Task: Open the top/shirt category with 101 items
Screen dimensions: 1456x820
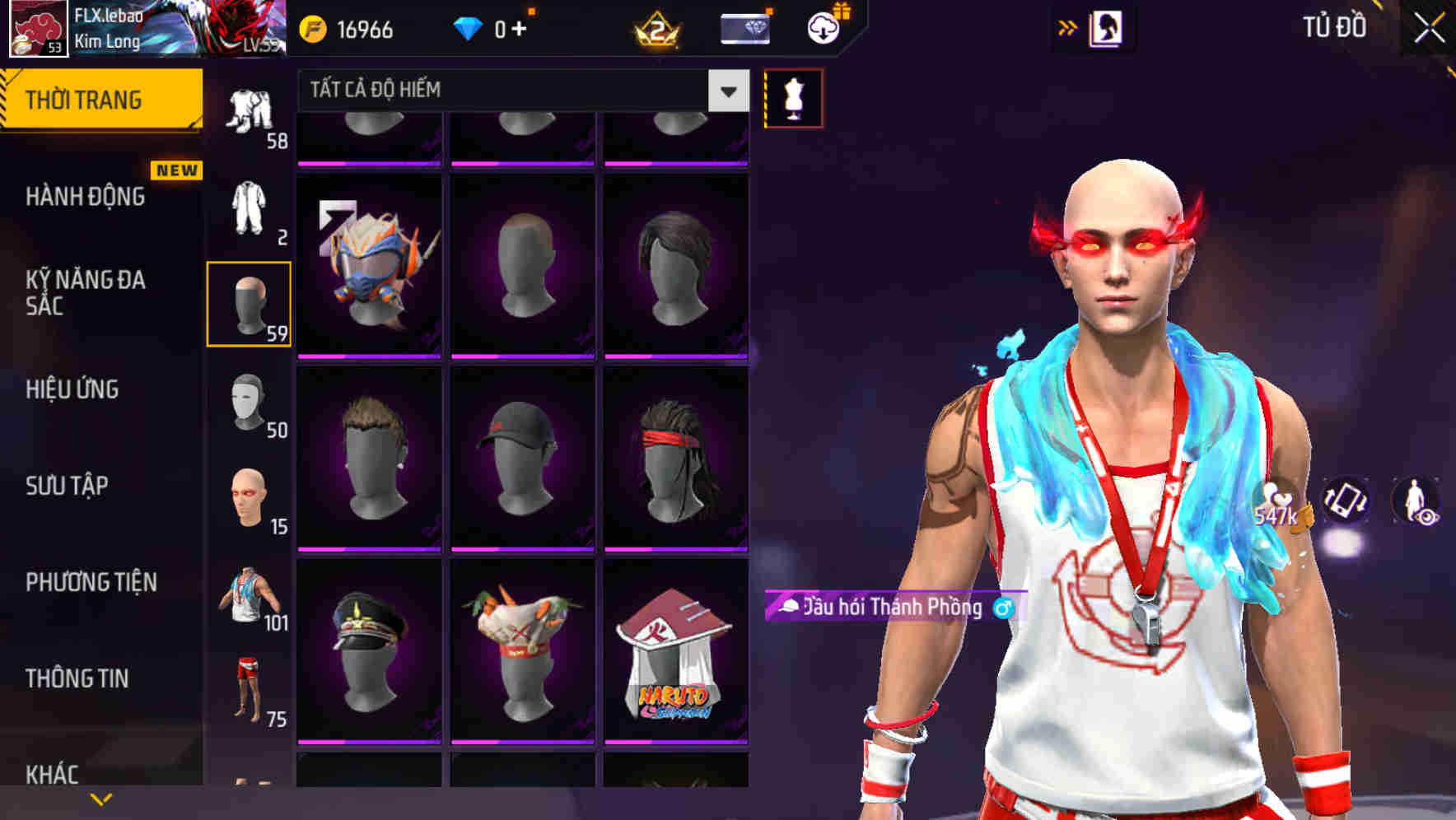Action: click(249, 597)
